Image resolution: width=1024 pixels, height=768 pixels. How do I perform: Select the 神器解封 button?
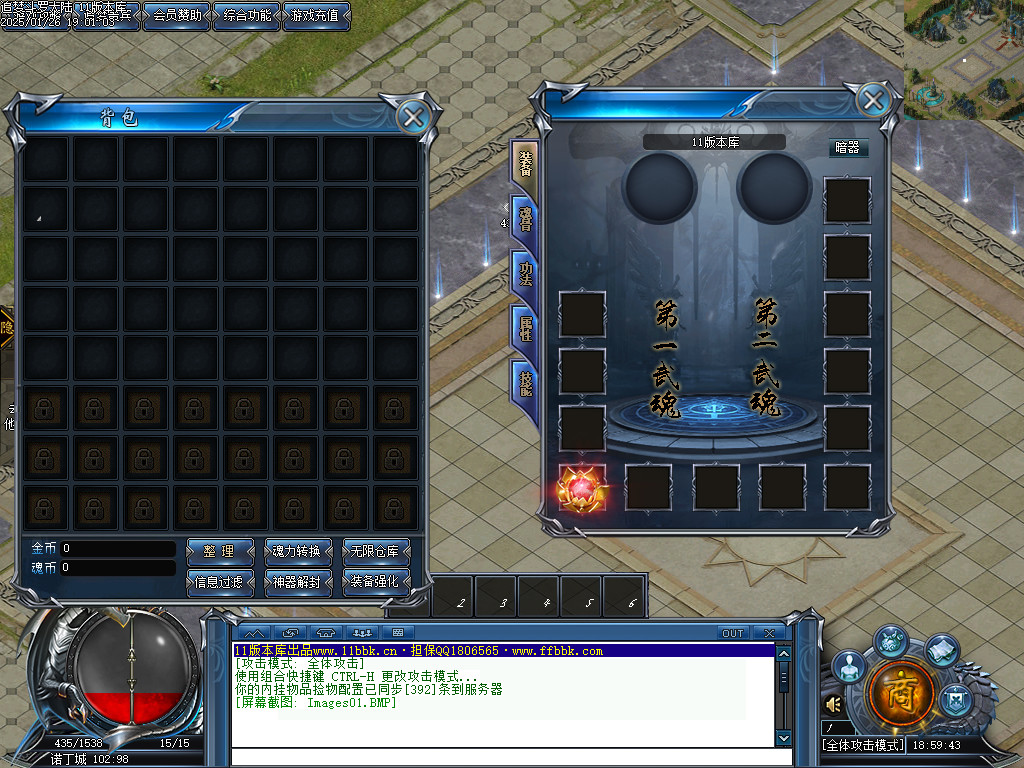coord(296,581)
